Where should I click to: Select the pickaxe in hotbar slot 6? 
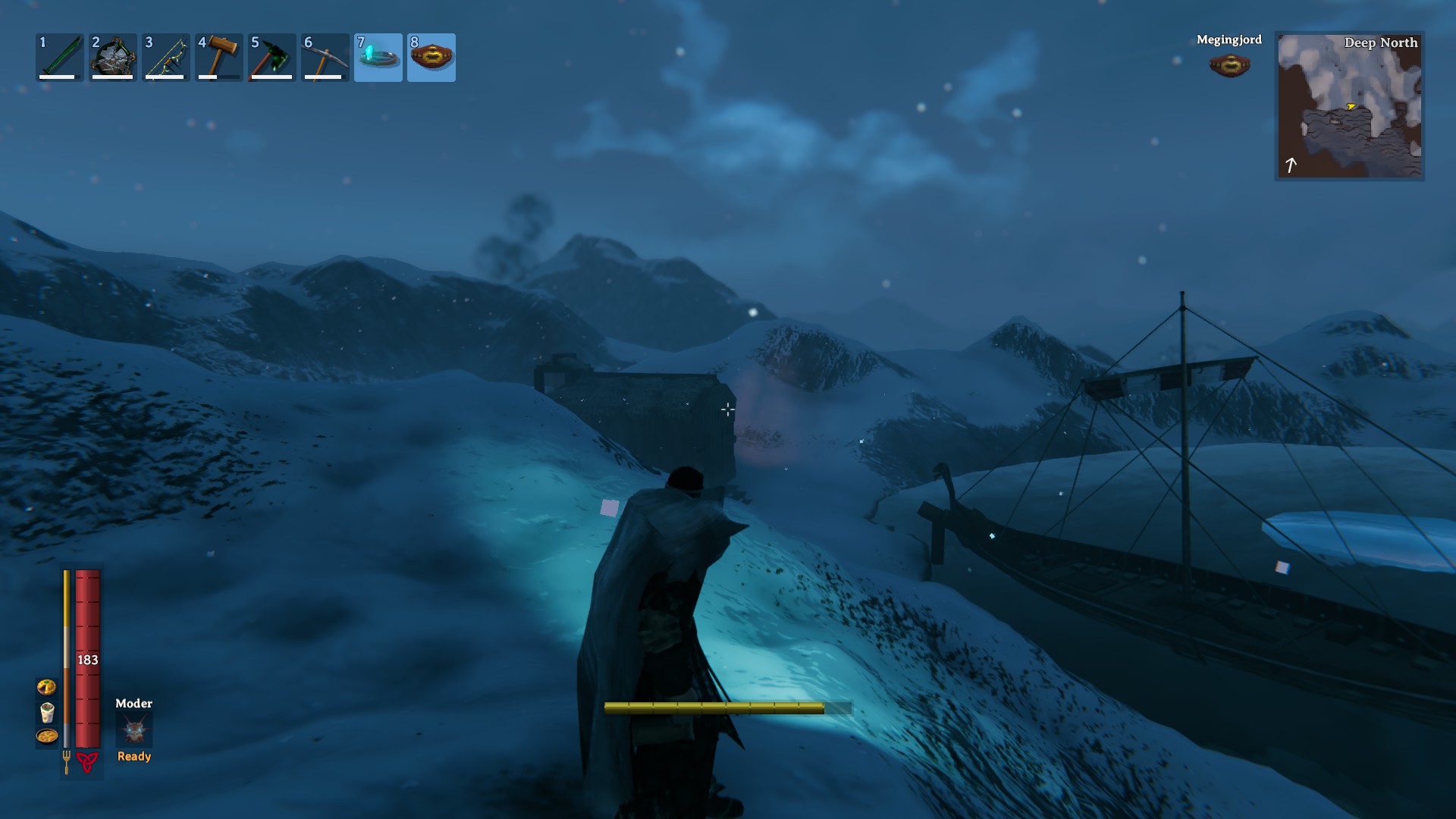(325, 57)
